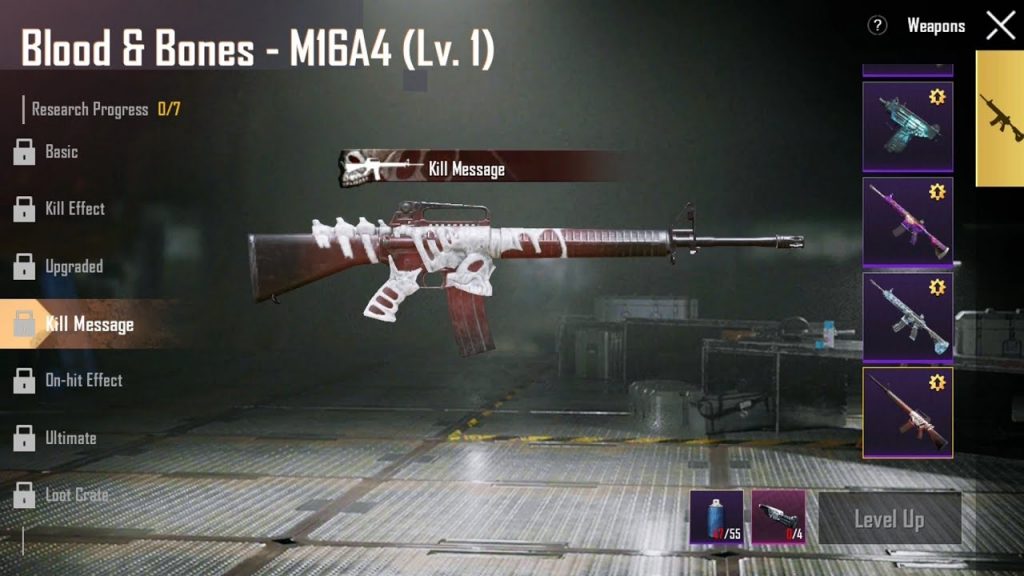Select the icy blue rifle skin thumbnail
Screen dimensions: 1024x576
pos(907,317)
